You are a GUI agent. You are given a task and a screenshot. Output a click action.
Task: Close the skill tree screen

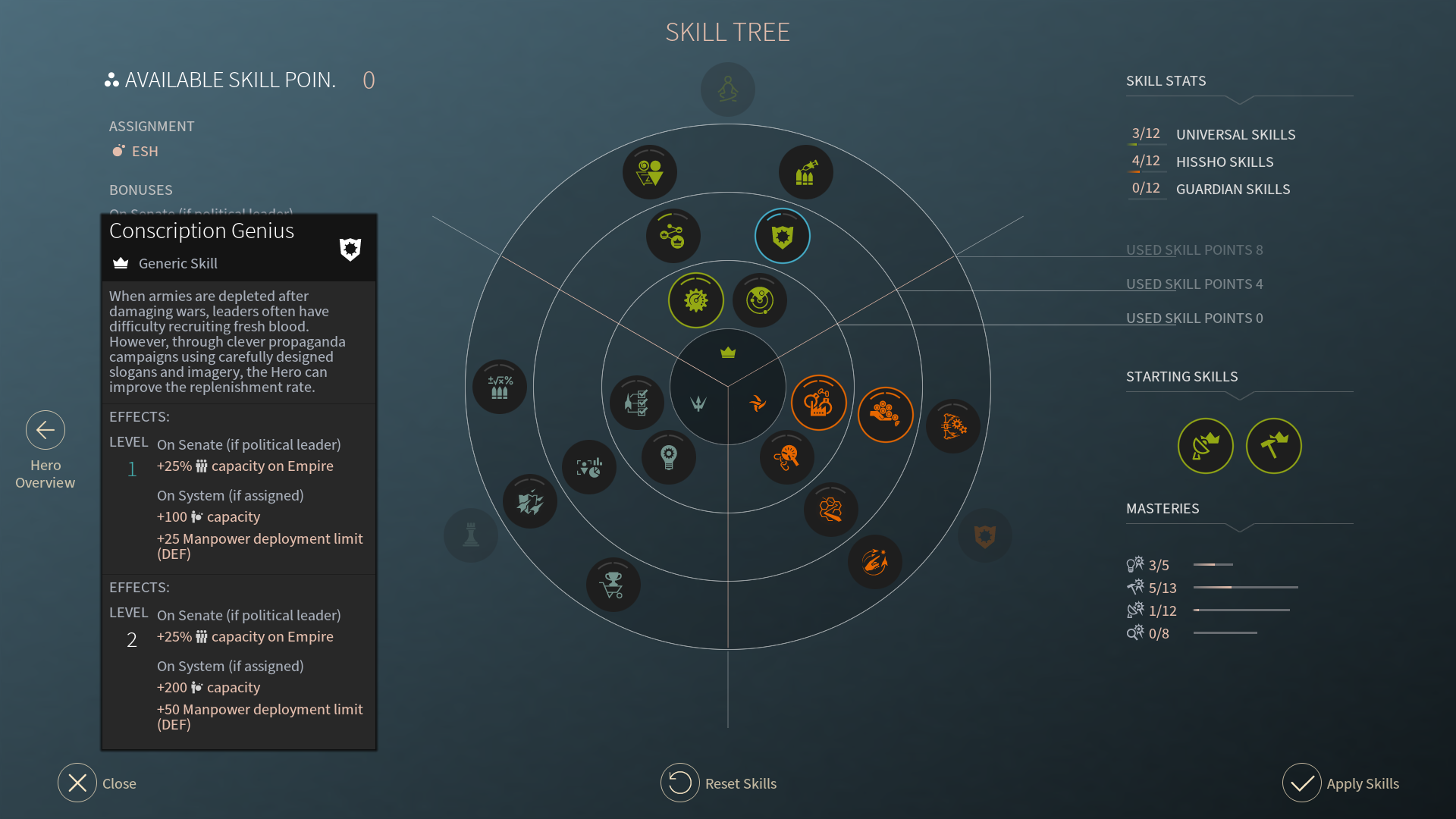coord(77,783)
